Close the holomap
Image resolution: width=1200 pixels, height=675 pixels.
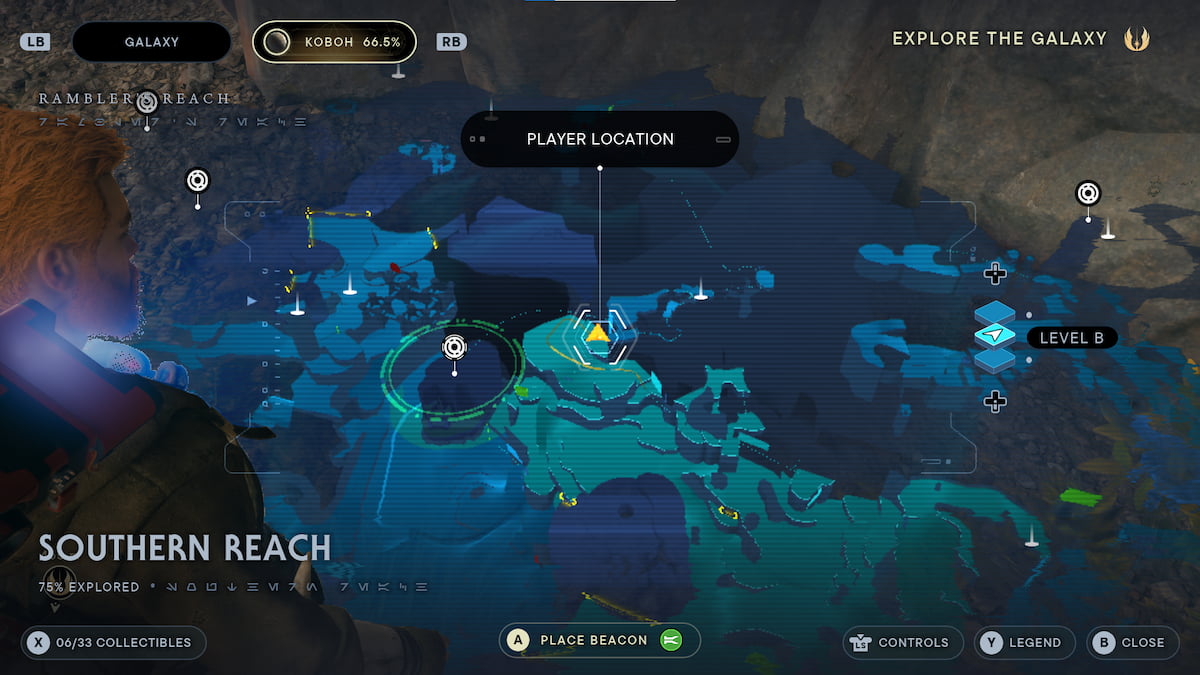[x=1131, y=642]
